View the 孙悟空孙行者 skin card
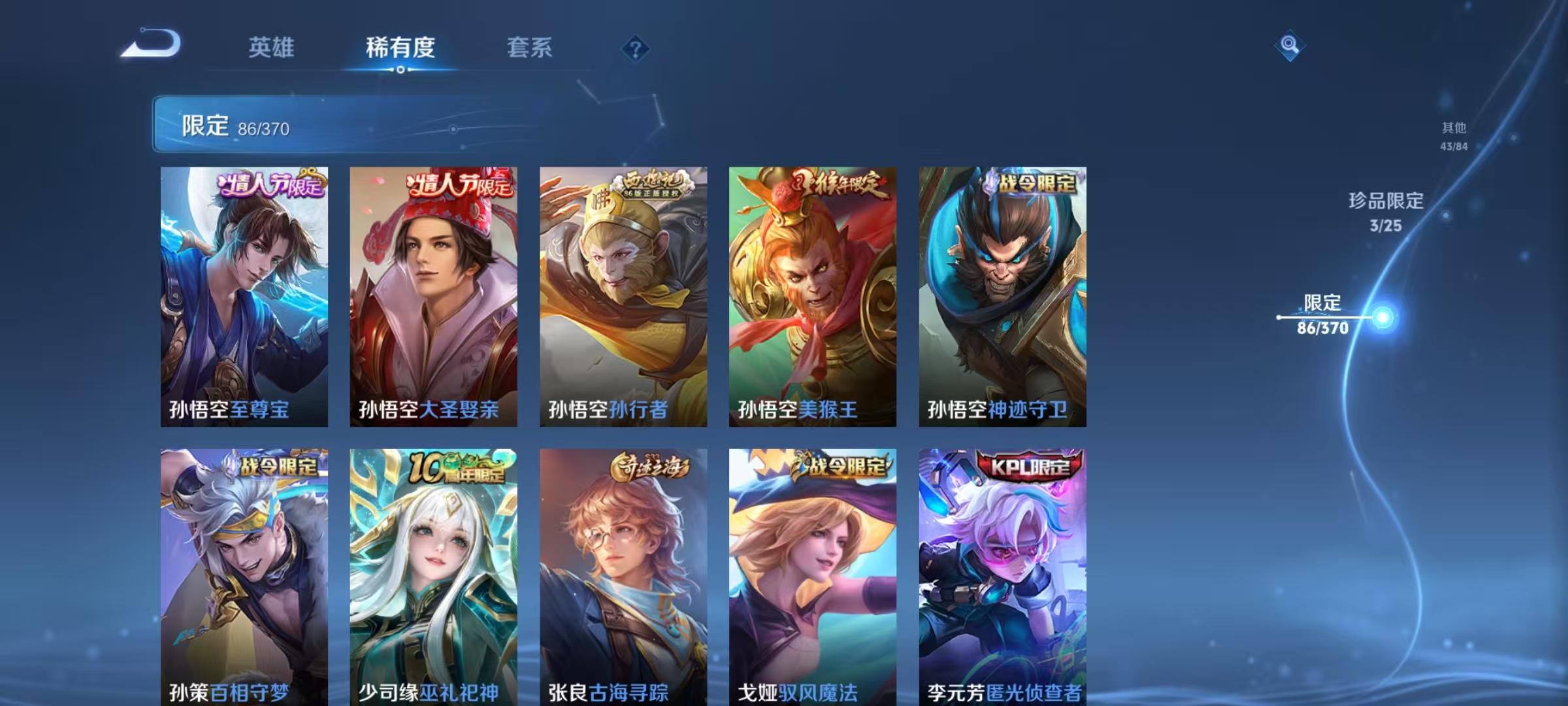The height and width of the screenshot is (706, 1568). click(624, 294)
